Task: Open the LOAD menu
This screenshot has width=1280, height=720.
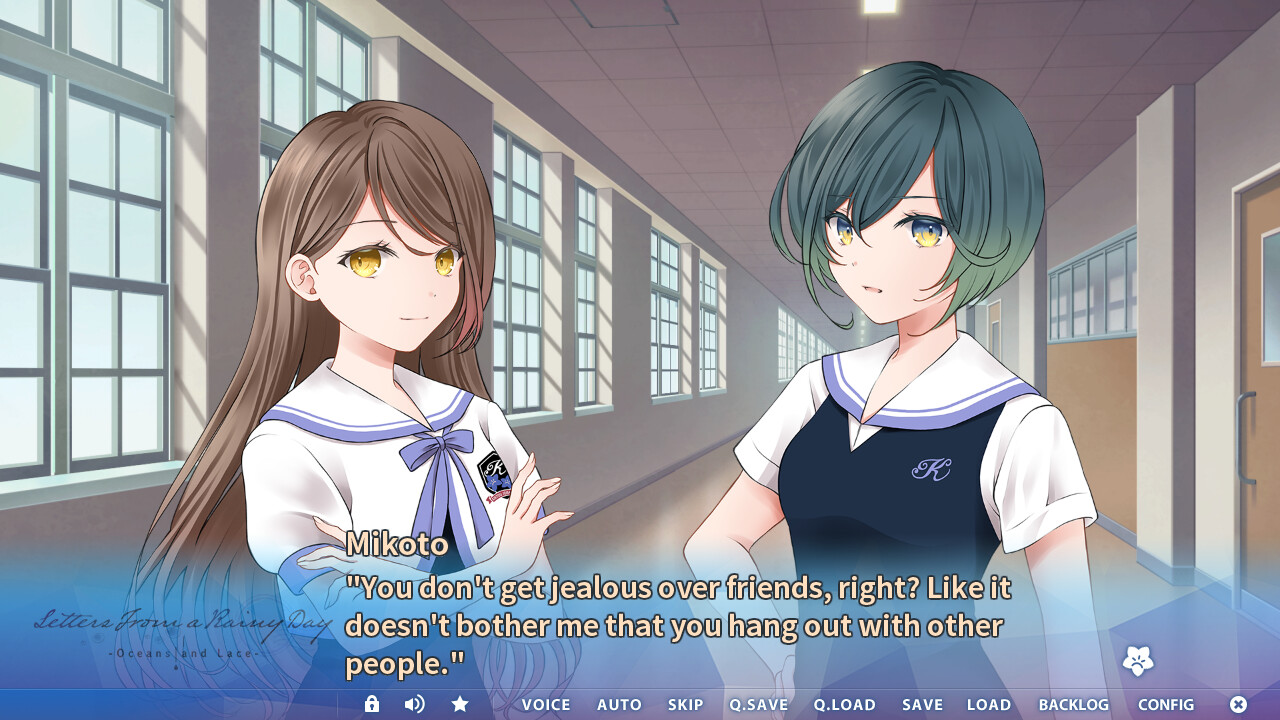Action: point(989,705)
